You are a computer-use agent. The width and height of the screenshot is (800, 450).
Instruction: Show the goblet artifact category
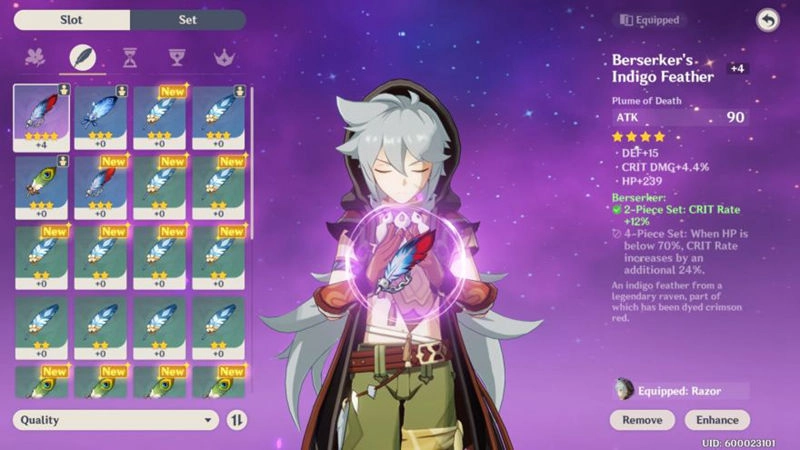(x=176, y=58)
